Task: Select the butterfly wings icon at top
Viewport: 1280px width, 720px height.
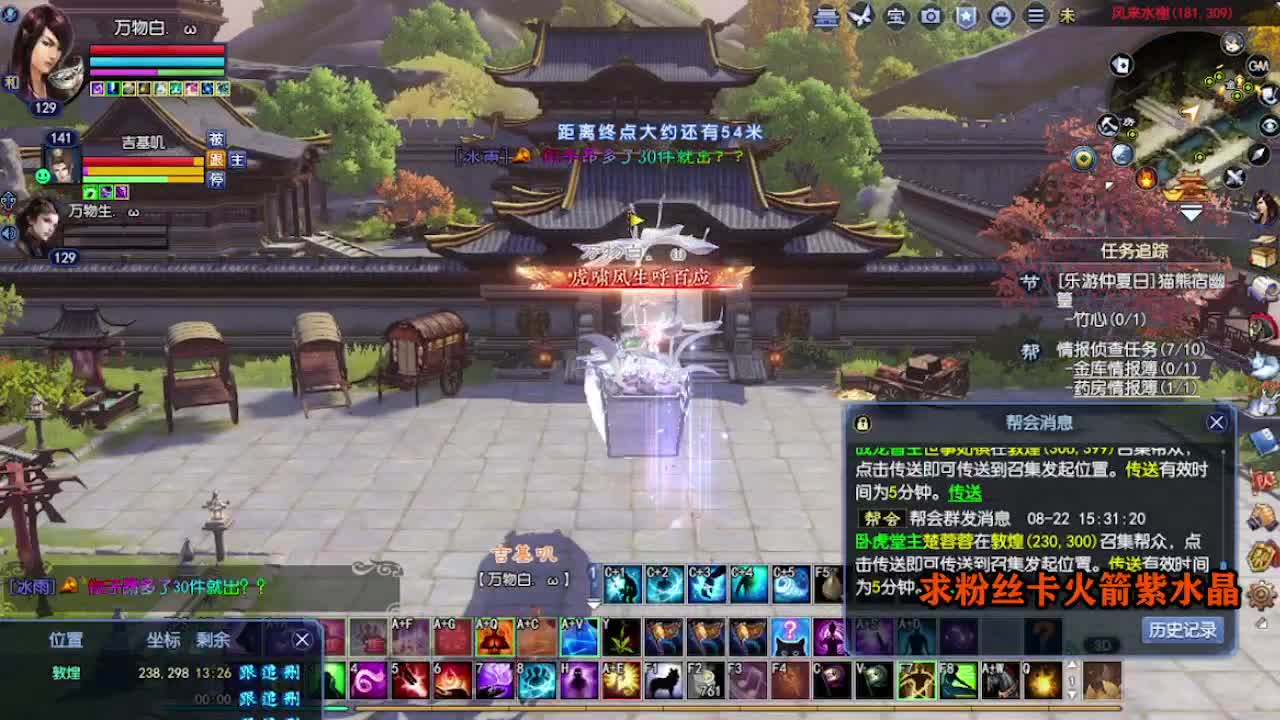Action: pyautogui.click(x=861, y=16)
